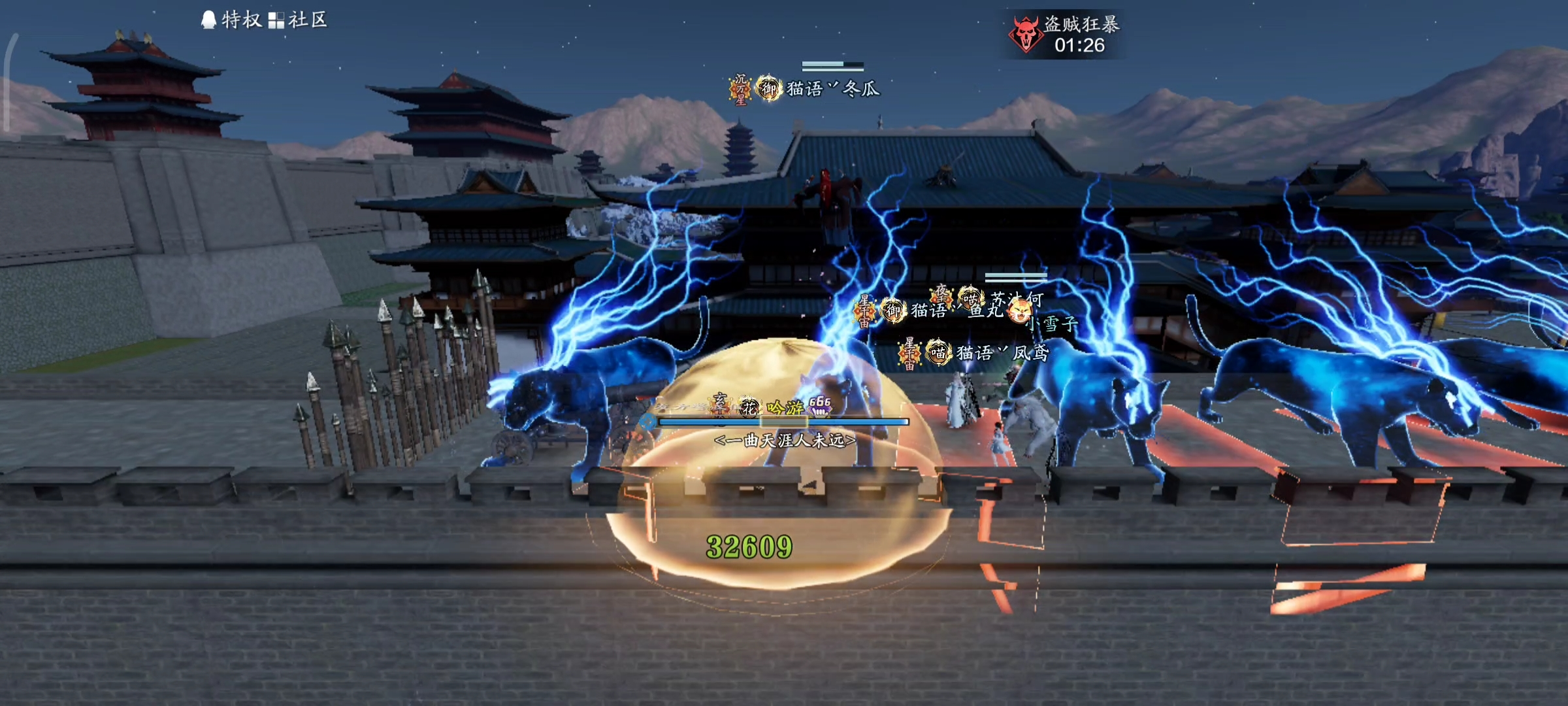Open the 社区 community panel

coord(298,20)
